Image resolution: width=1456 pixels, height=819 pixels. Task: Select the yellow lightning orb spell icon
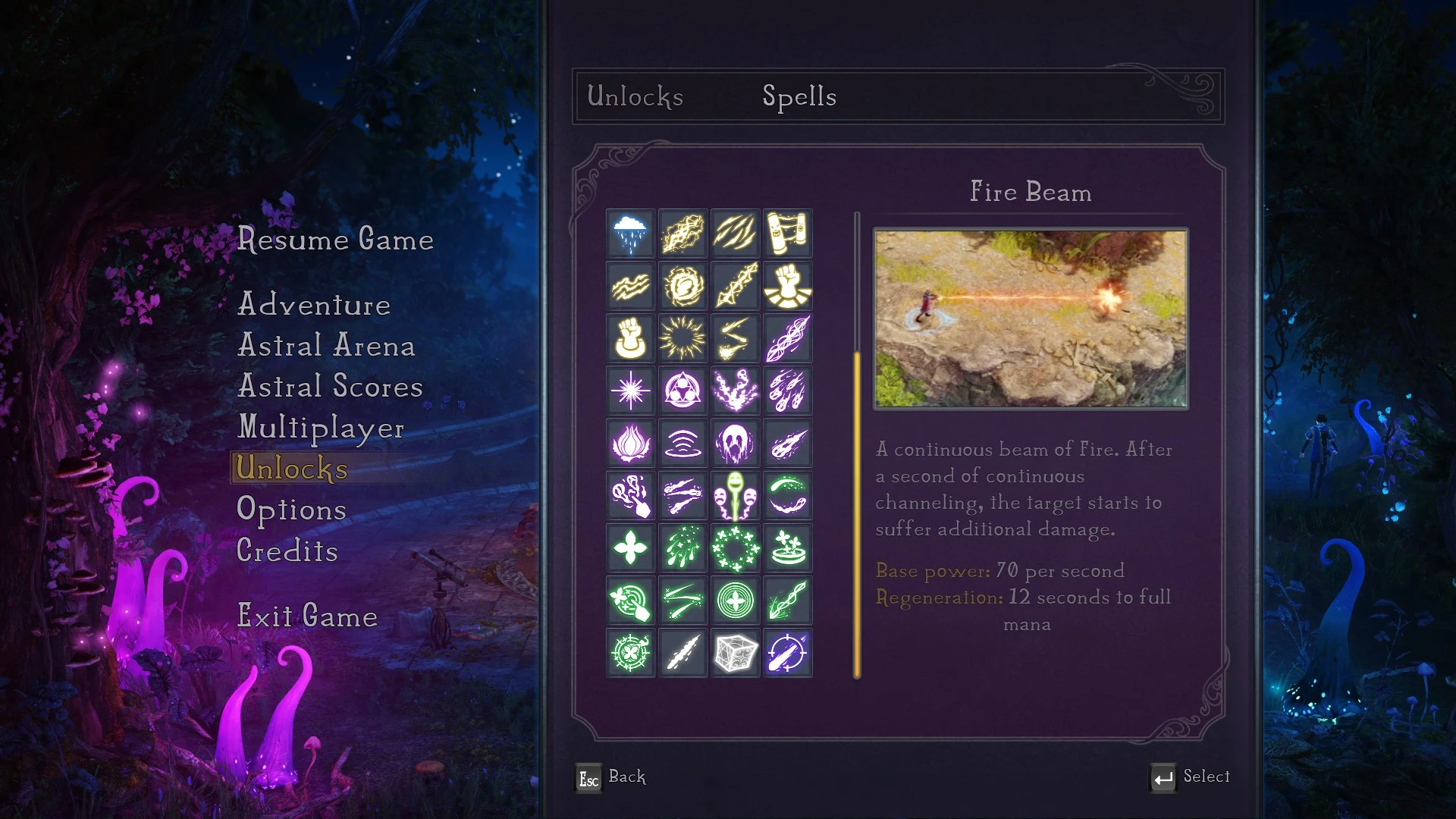682,286
